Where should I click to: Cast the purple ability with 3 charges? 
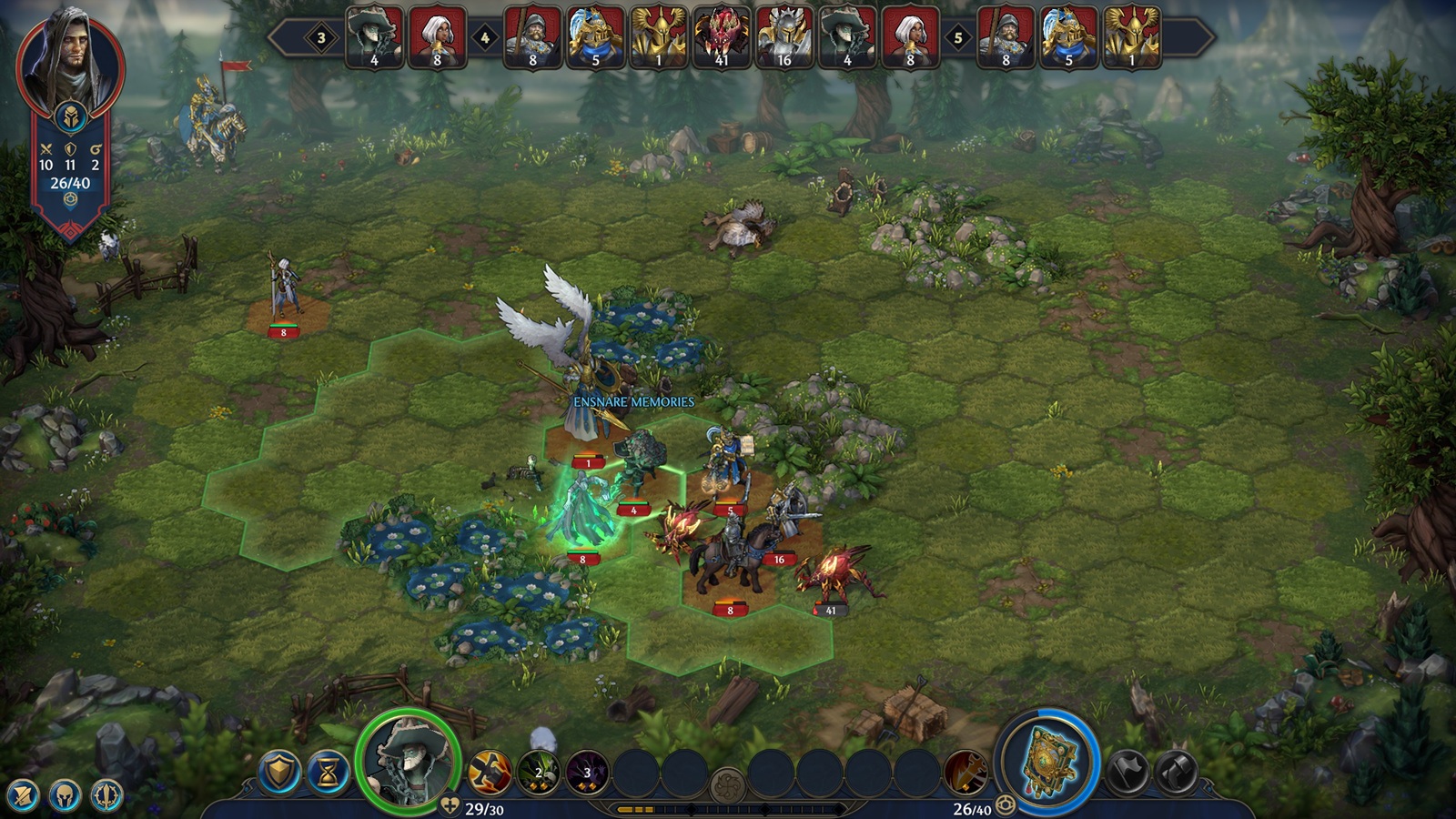pyautogui.click(x=587, y=772)
